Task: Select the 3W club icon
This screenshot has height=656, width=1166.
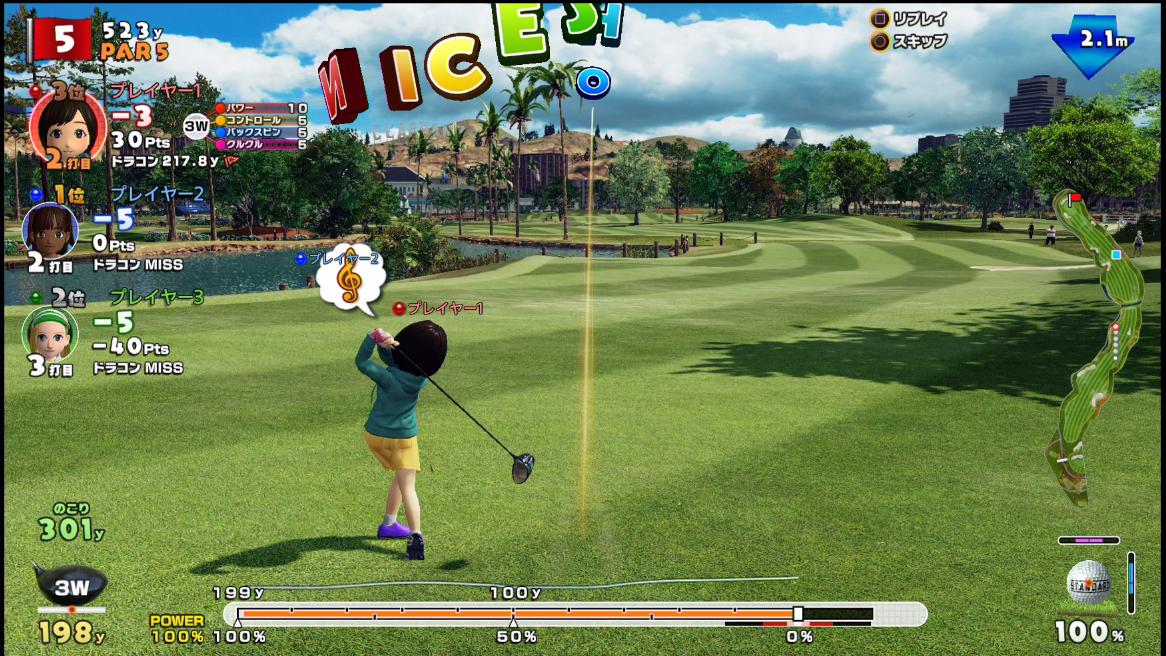Action: coord(70,585)
